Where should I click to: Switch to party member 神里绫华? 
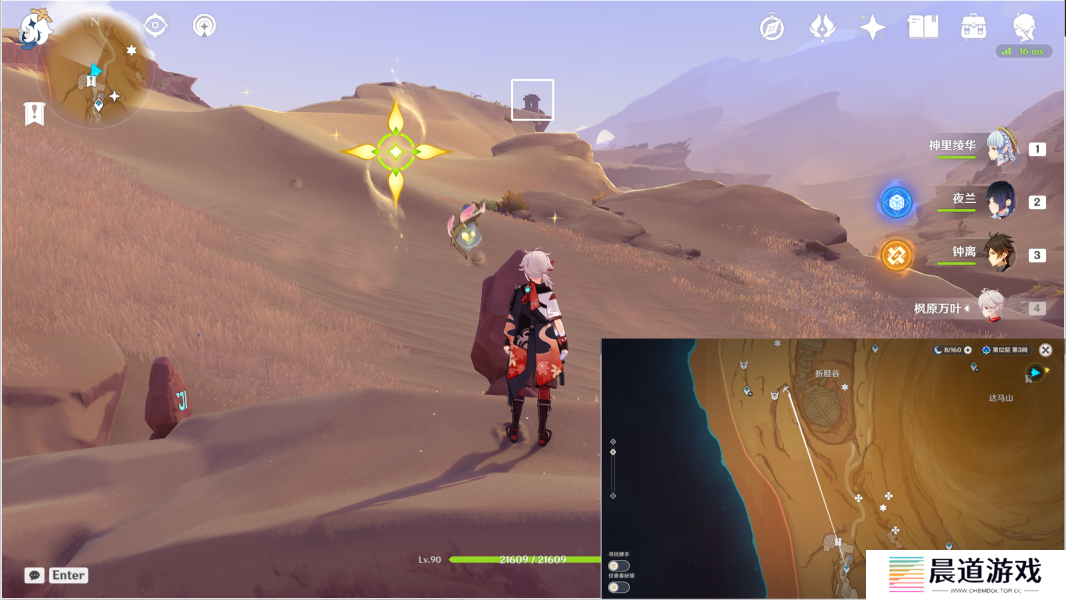tap(1000, 147)
